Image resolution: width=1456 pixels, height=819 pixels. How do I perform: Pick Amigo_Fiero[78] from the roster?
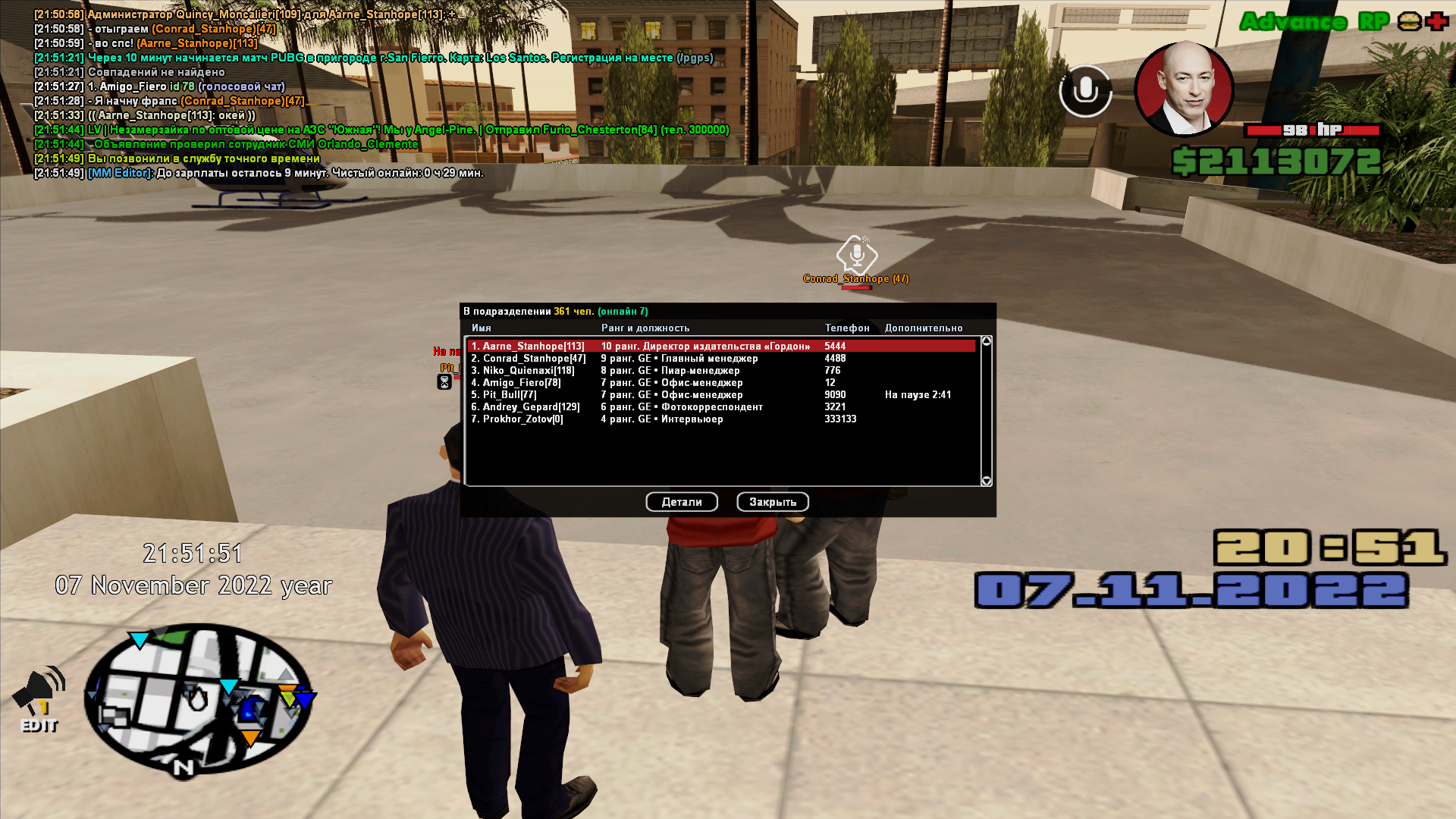point(720,383)
